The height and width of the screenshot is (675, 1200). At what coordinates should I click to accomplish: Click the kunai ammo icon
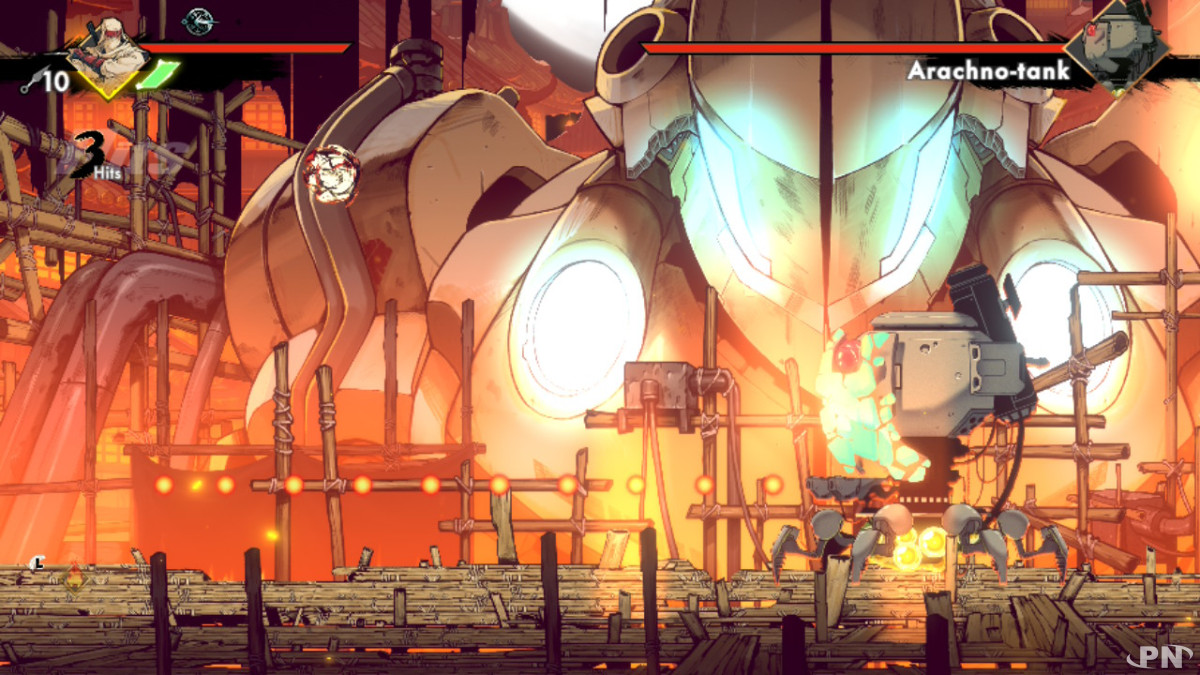click(x=29, y=82)
